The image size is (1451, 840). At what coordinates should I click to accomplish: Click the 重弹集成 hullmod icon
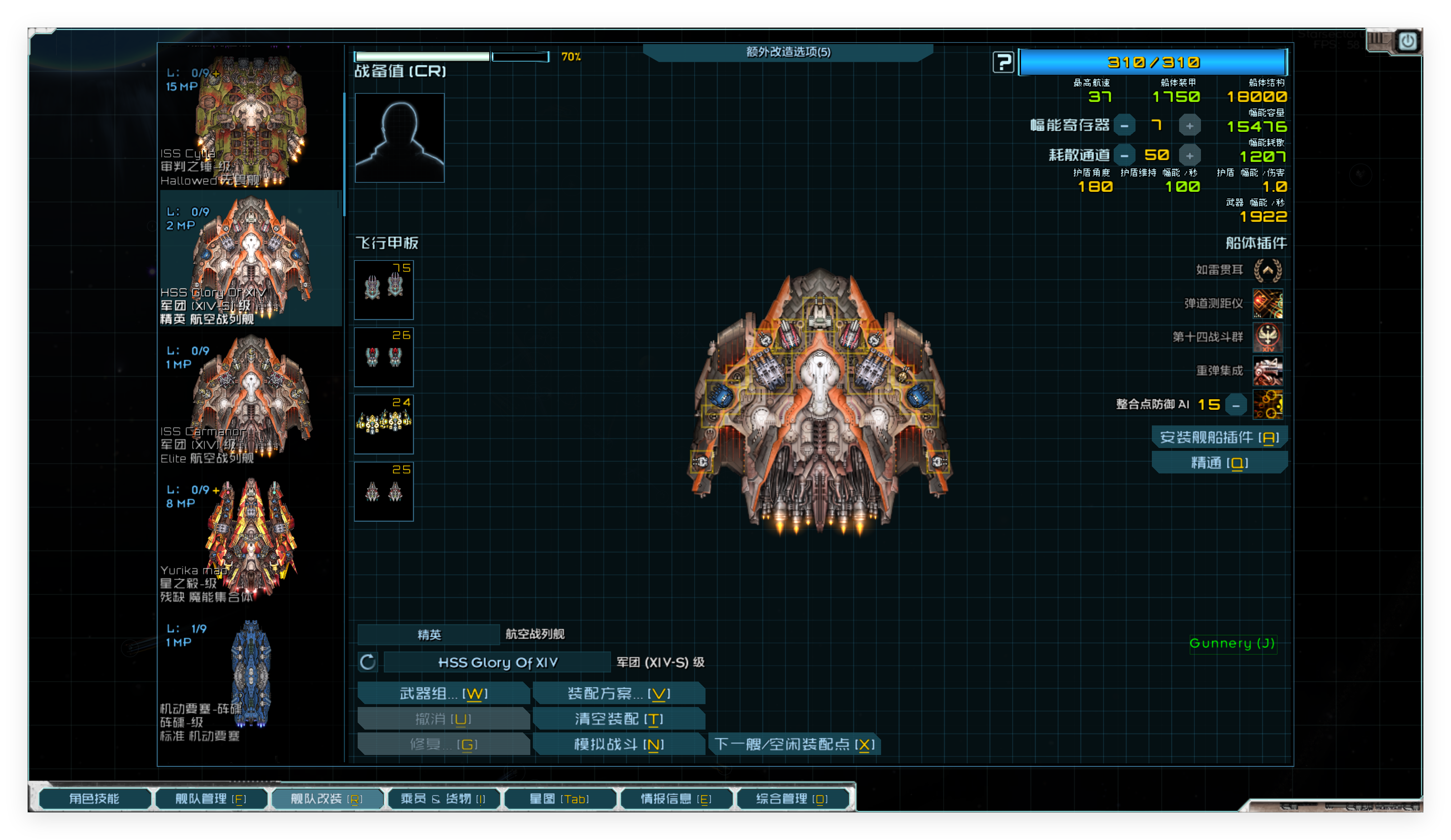[1269, 371]
